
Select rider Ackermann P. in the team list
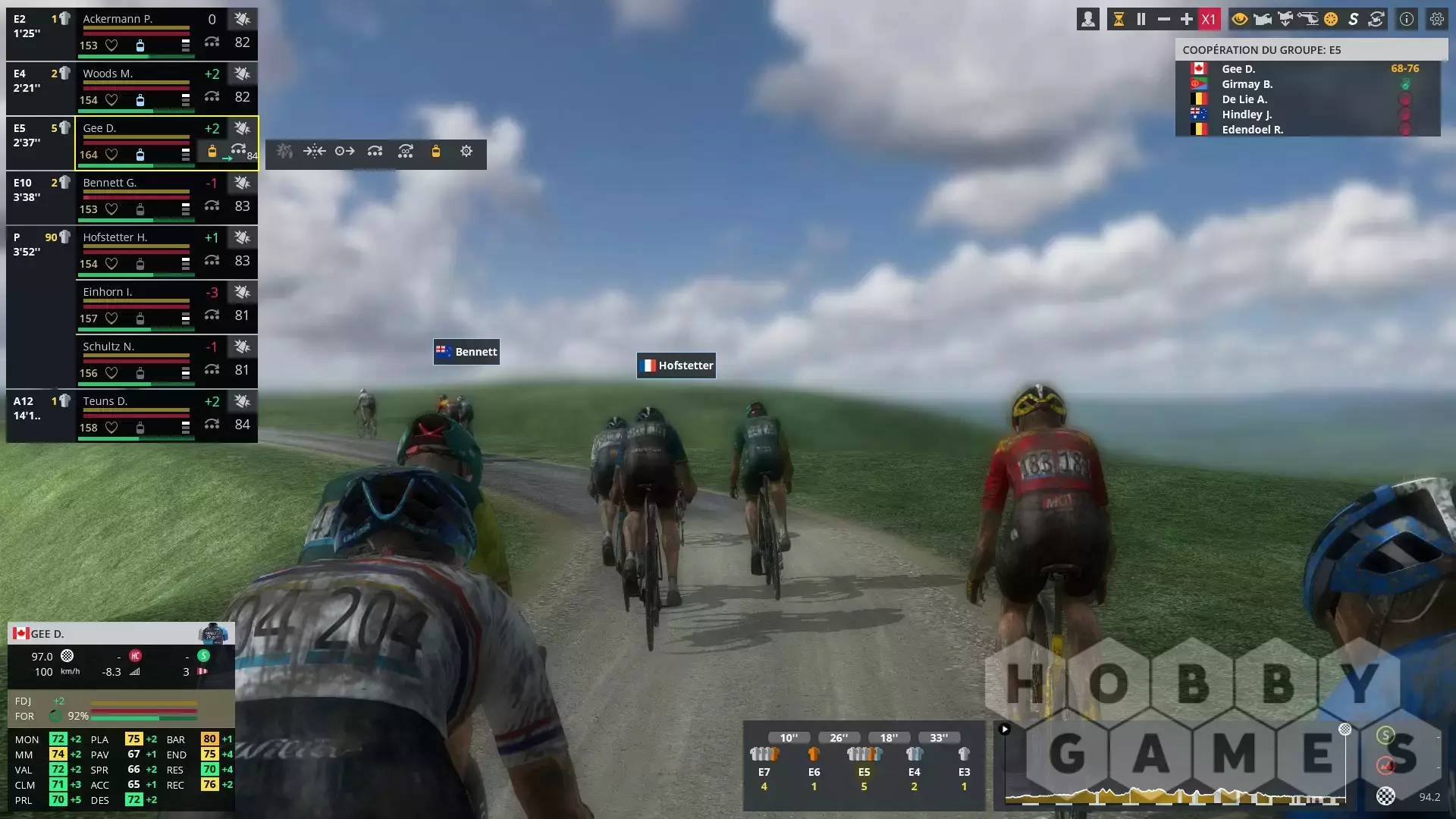tap(118, 19)
